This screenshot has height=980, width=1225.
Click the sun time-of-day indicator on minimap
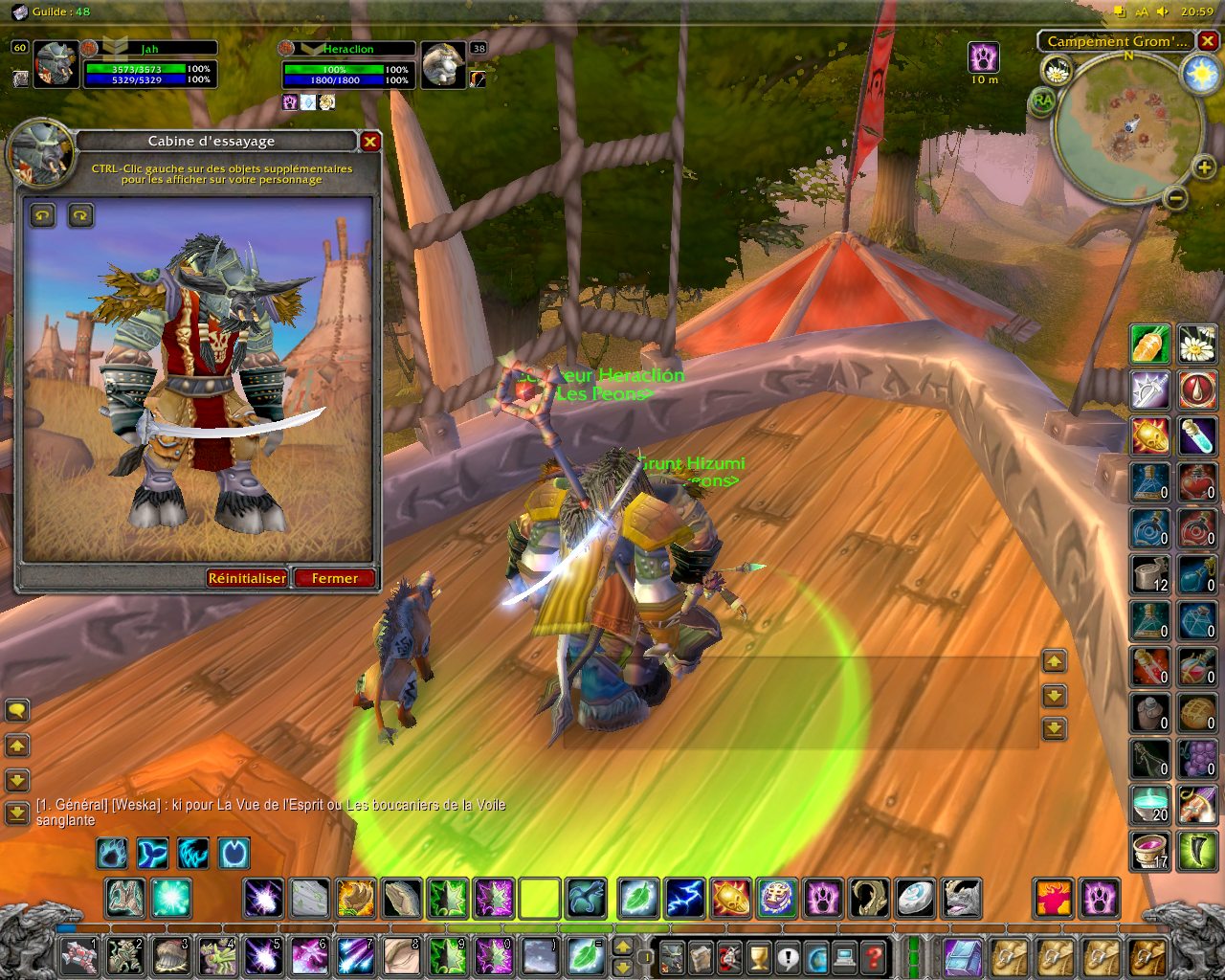coord(1200,75)
